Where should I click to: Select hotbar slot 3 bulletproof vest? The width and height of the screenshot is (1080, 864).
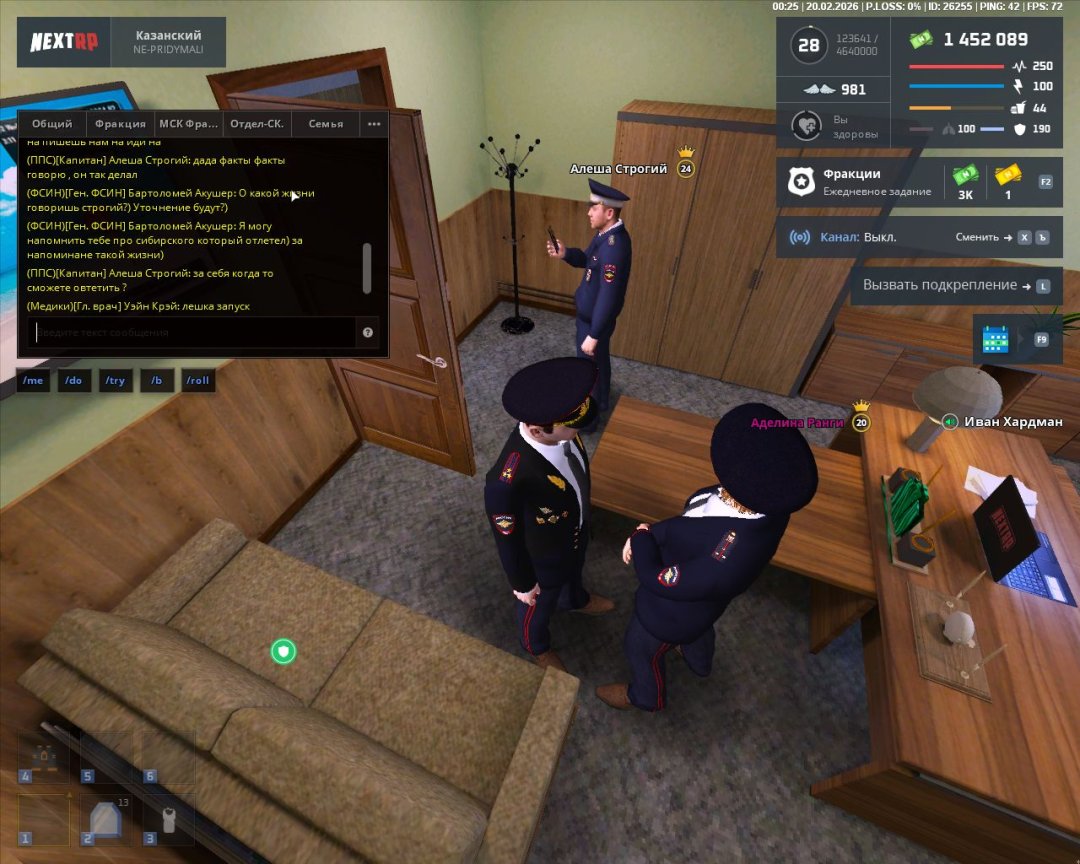[166, 820]
